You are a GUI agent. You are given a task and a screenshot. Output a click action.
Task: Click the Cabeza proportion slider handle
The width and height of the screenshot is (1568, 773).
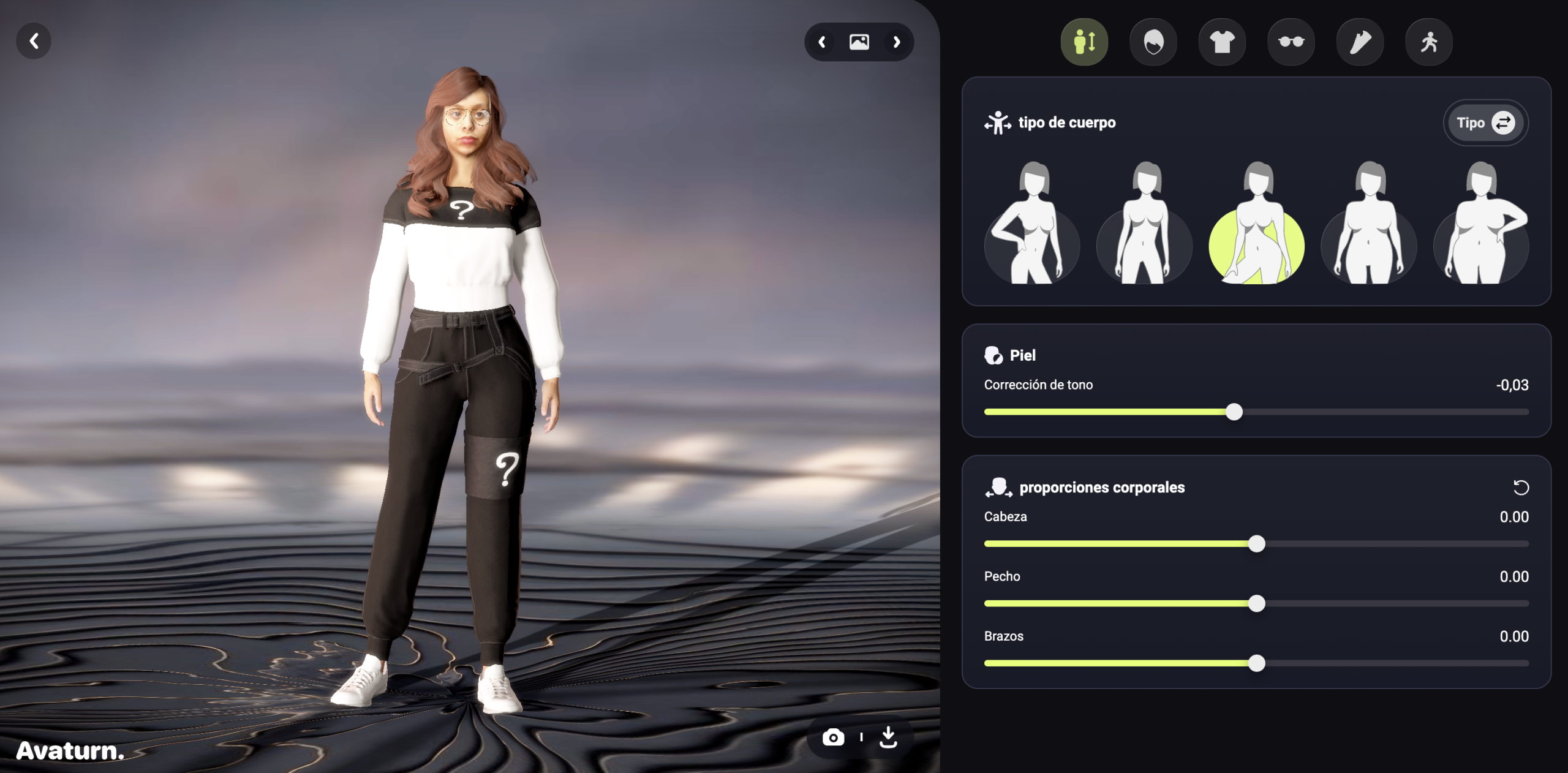(1256, 544)
